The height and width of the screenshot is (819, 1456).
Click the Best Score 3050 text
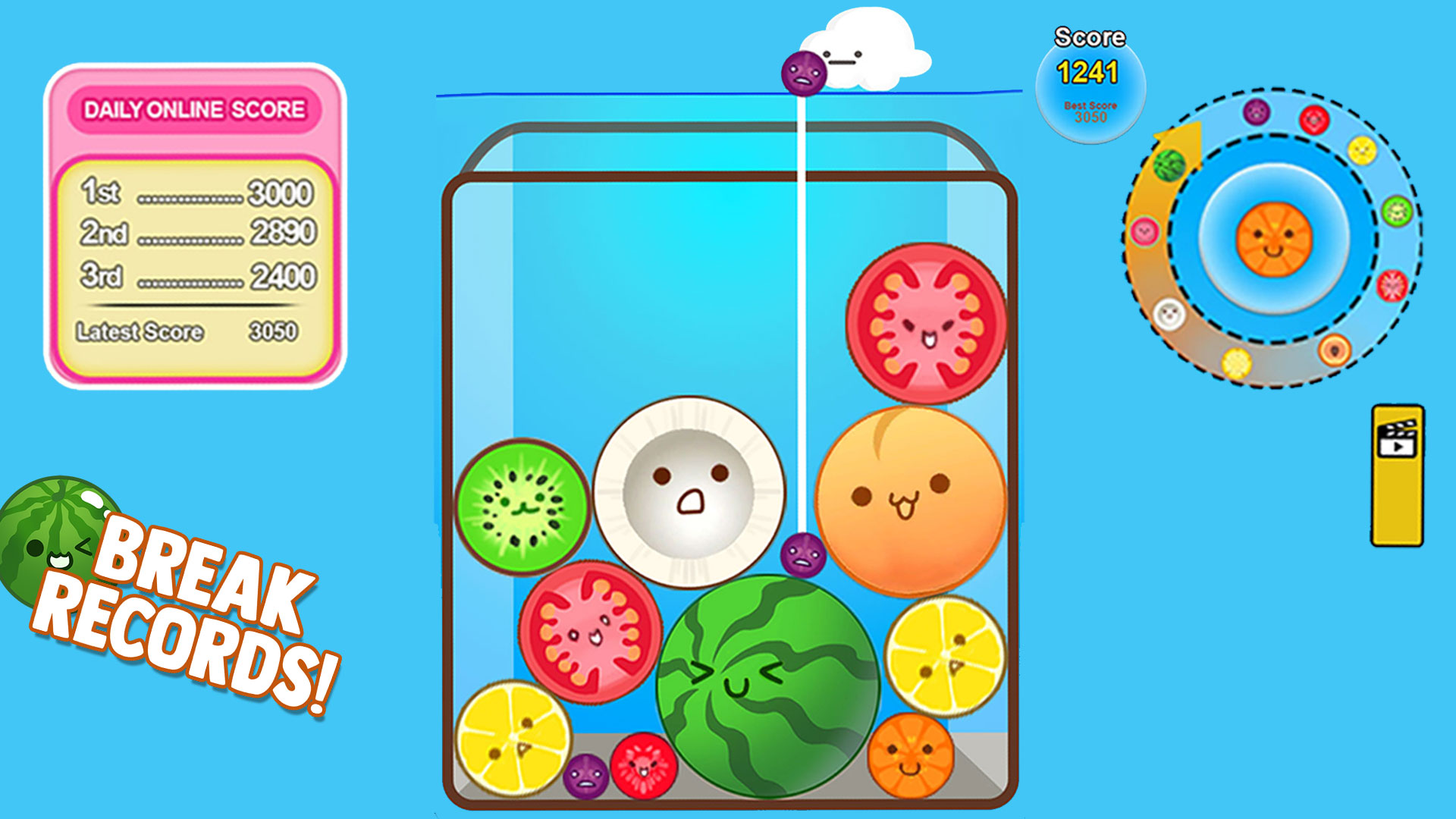[x=1090, y=114]
